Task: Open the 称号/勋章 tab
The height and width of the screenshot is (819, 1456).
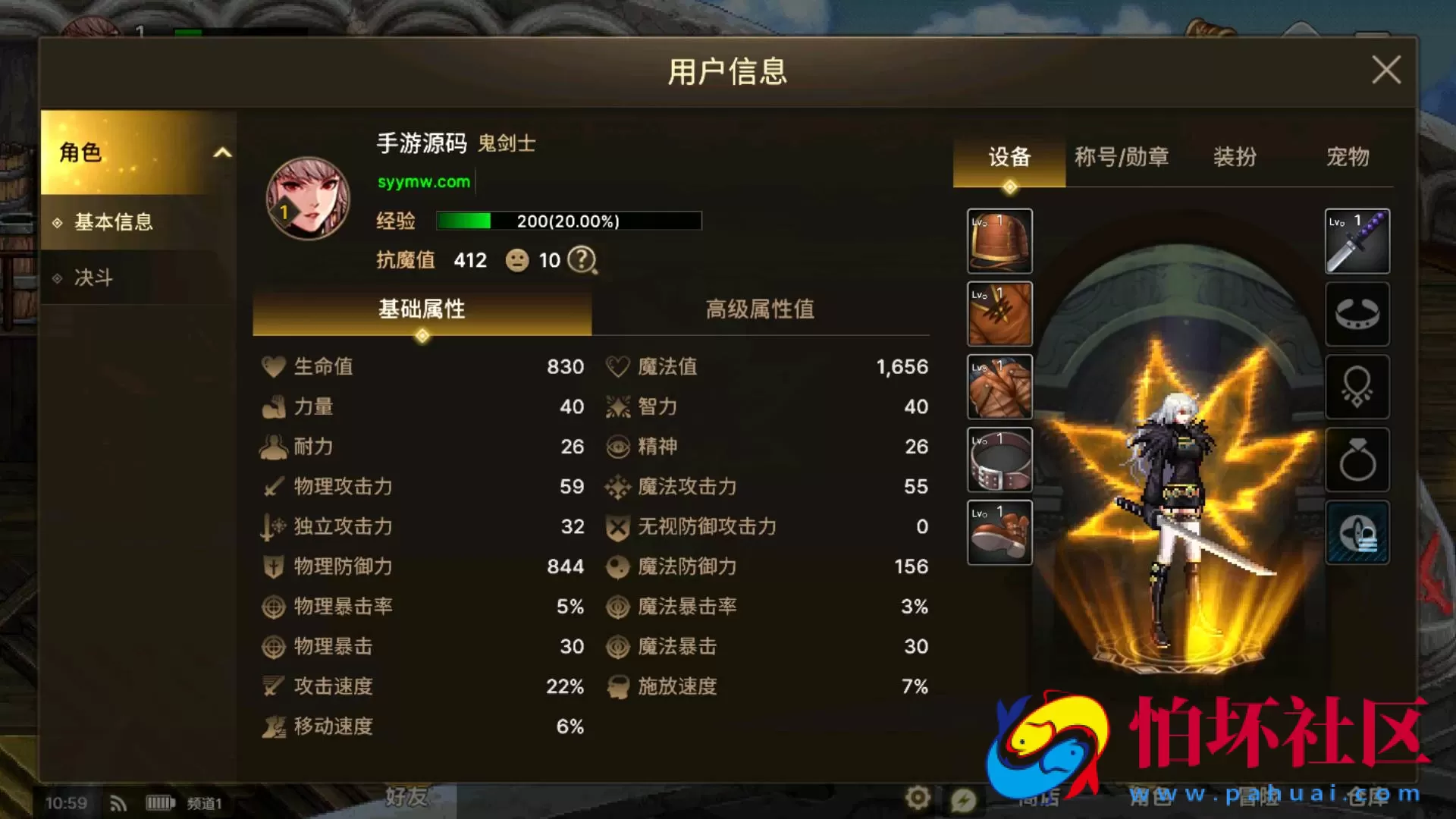Action: click(x=1120, y=157)
